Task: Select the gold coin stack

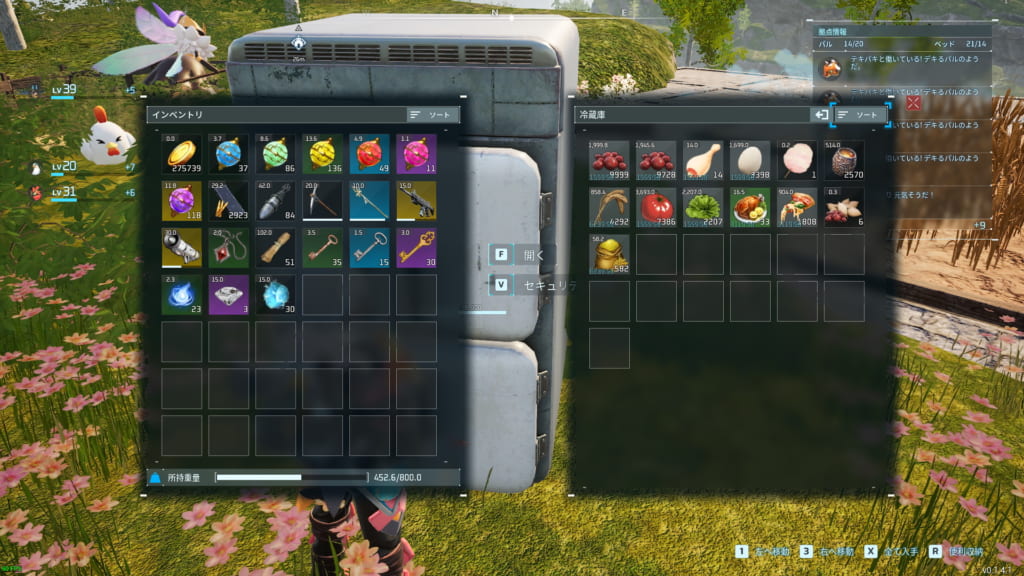Action: [x=181, y=154]
